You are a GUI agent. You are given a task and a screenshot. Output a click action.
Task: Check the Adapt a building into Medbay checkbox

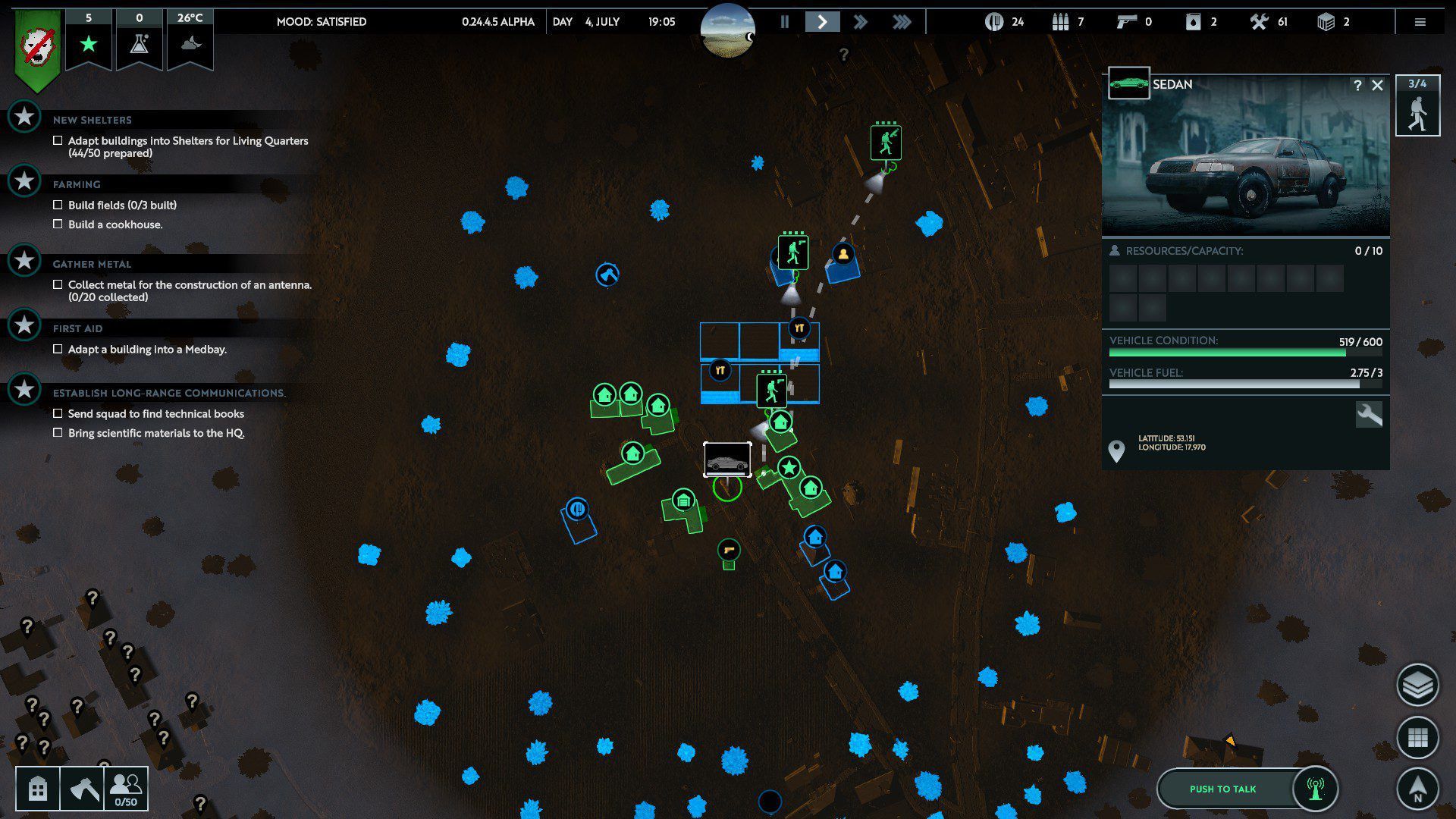(x=58, y=349)
